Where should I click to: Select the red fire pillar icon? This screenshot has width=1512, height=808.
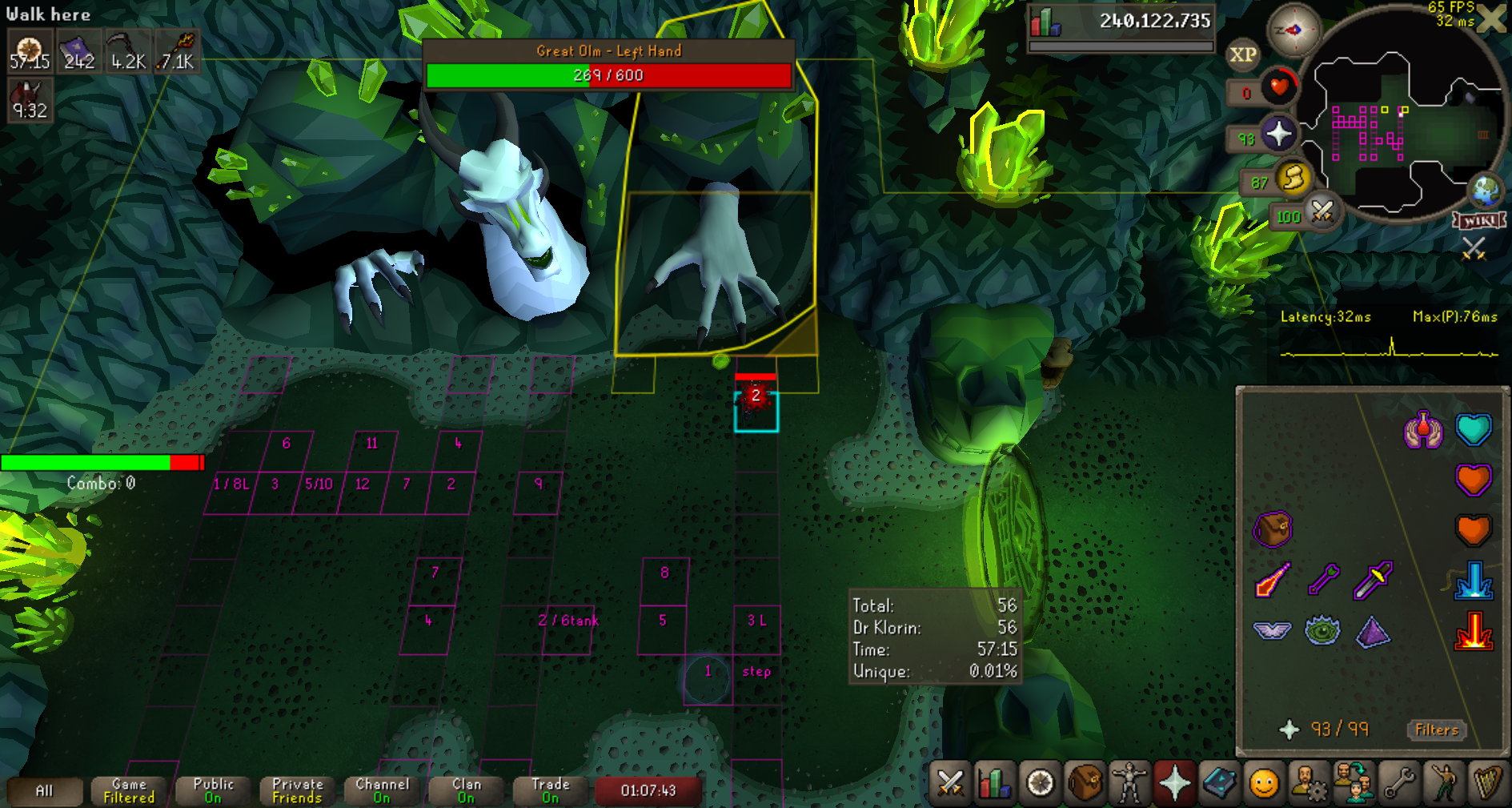point(1473,633)
